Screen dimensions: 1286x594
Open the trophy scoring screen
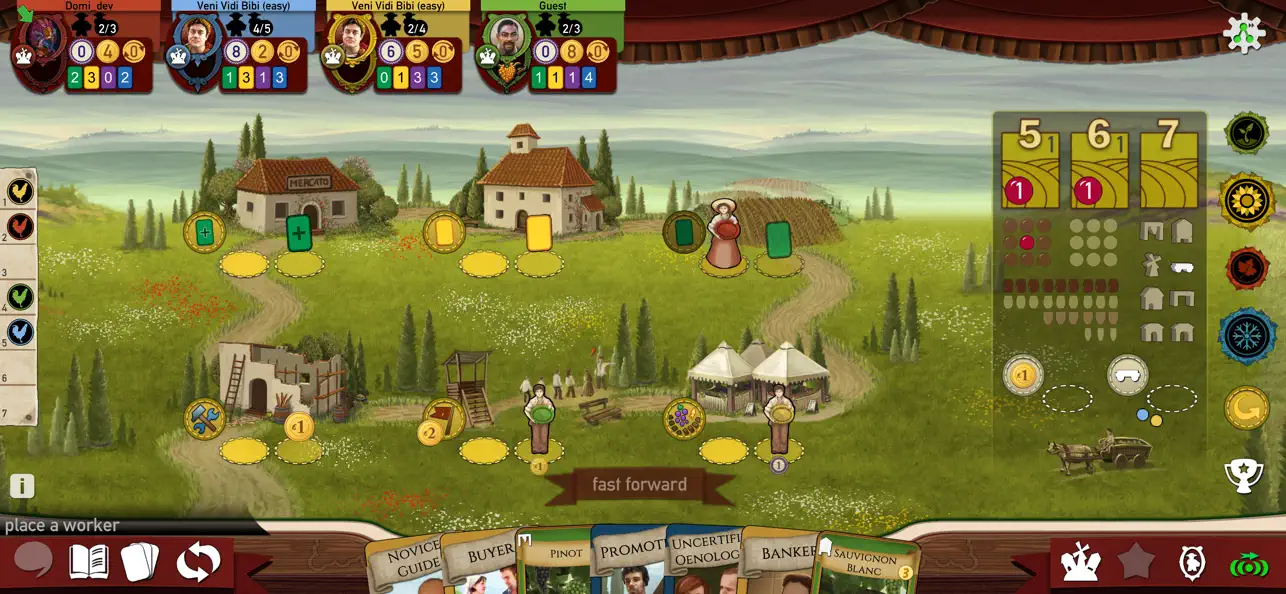pyautogui.click(x=1244, y=475)
